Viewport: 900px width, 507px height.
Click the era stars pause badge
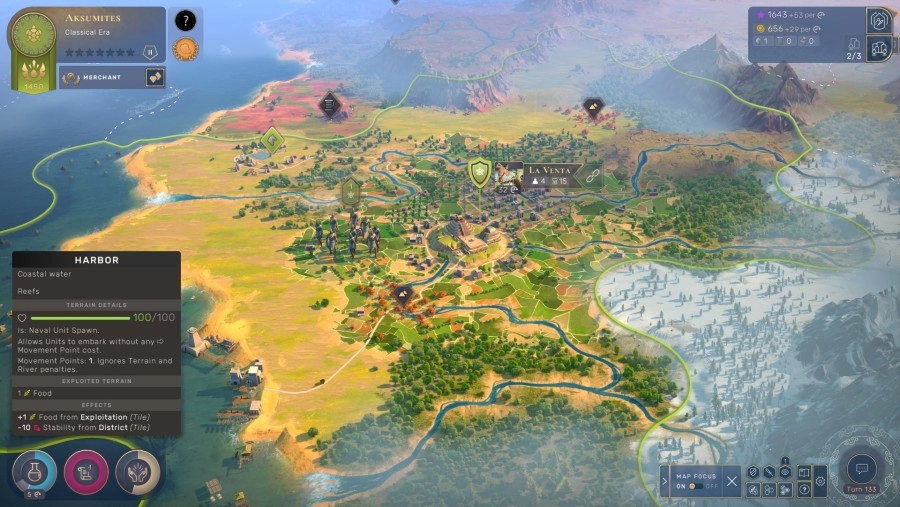click(x=150, y=52)
